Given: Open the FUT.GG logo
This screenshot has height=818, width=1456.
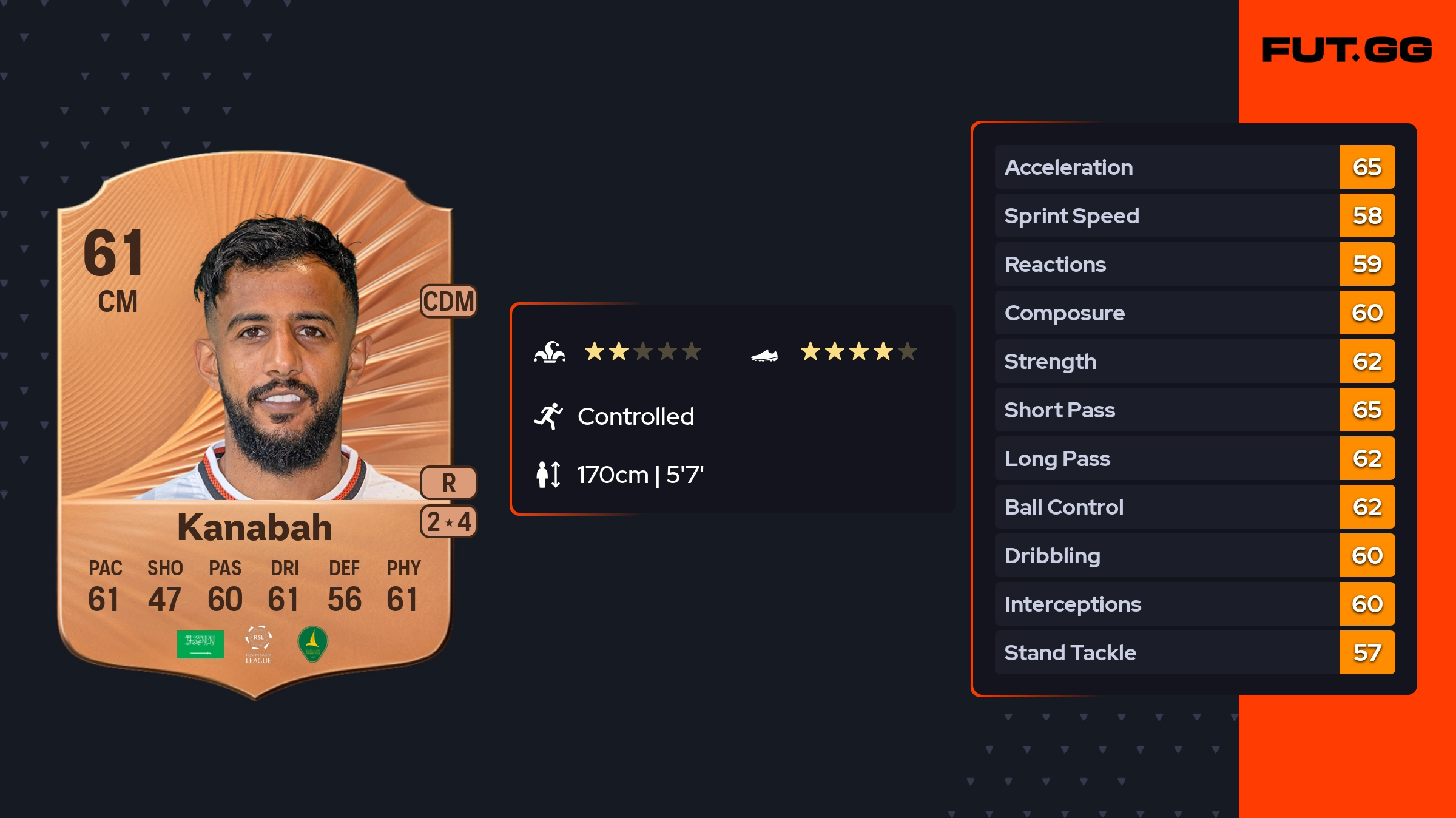Looking at the screenshot, I should tap(1347, 50).
